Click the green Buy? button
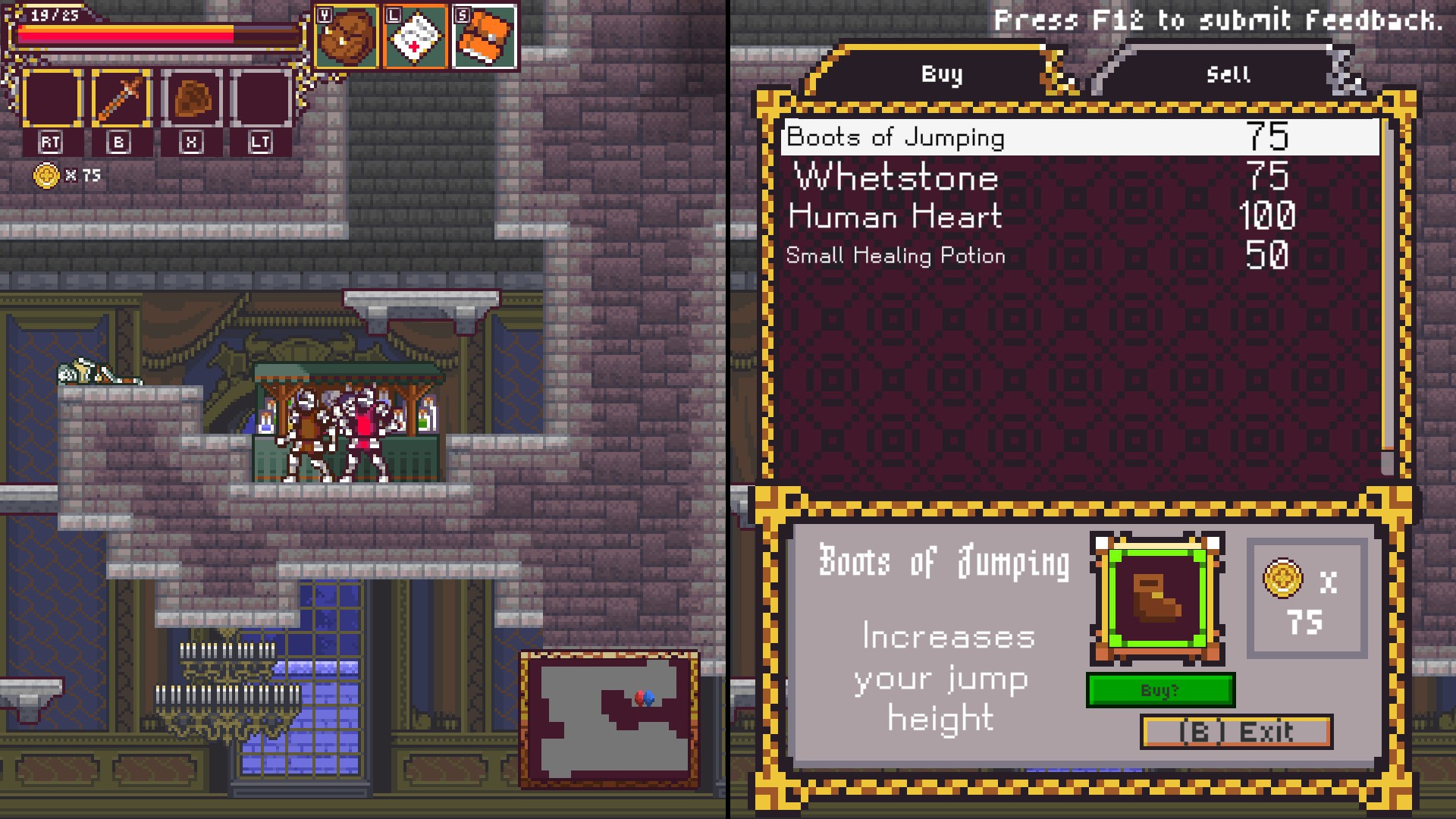The height and width of the screenshot is (819, 1456). [1160, 690]
